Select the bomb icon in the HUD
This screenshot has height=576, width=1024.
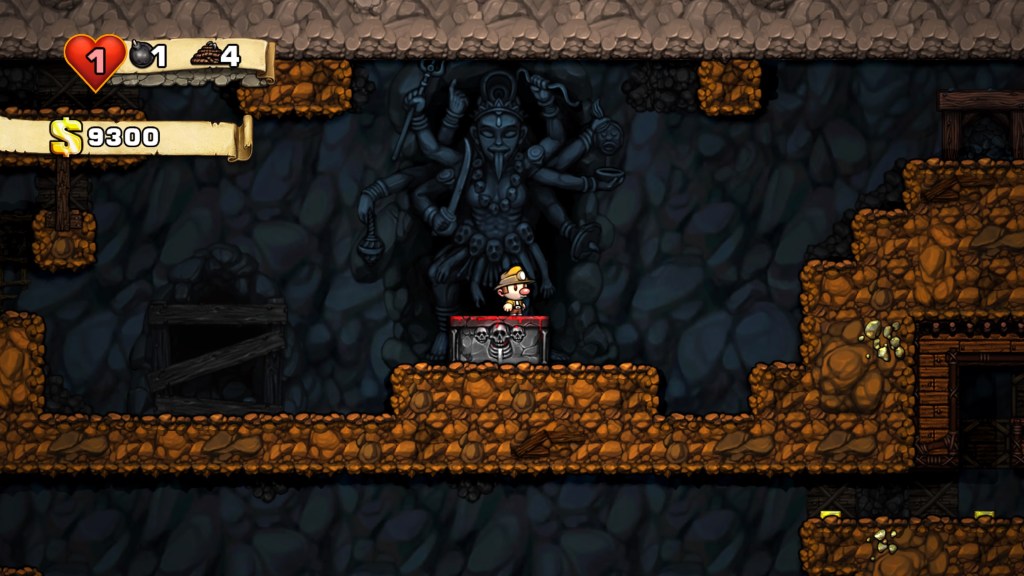pos(142,55)
